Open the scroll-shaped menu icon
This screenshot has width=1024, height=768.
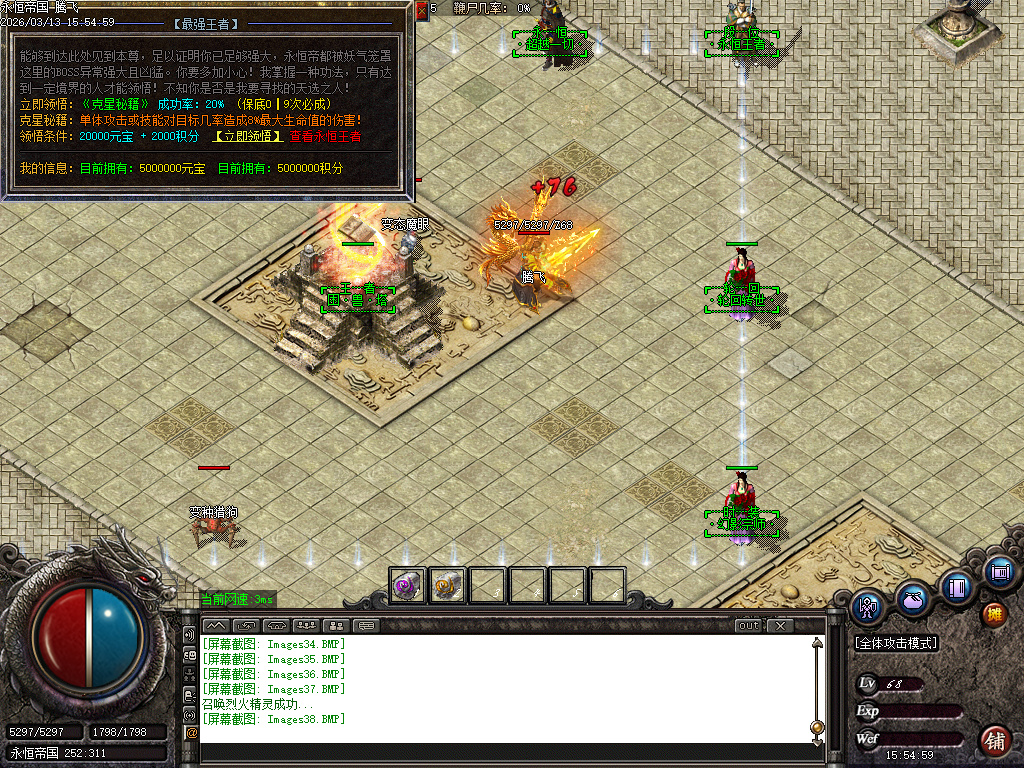(x=998, y=572)
